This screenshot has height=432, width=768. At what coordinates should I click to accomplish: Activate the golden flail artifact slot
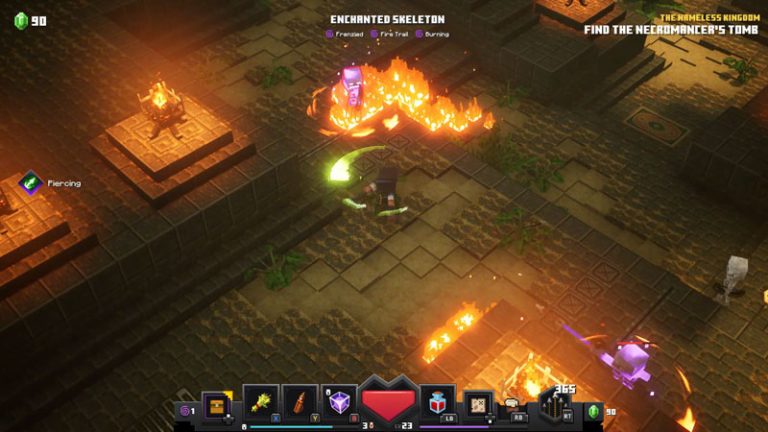(x=261, y=403)
